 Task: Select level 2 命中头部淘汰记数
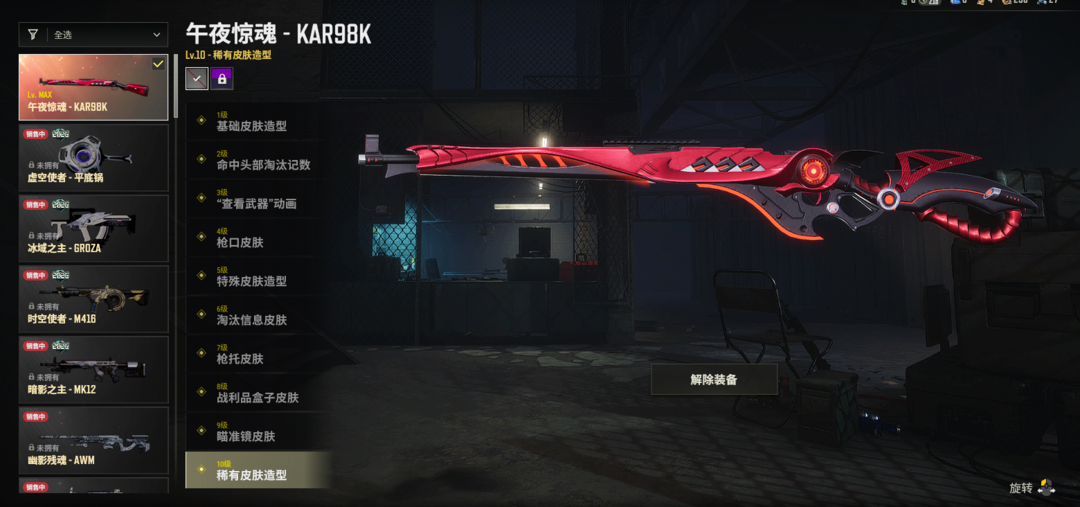click(x=255, y=161)
